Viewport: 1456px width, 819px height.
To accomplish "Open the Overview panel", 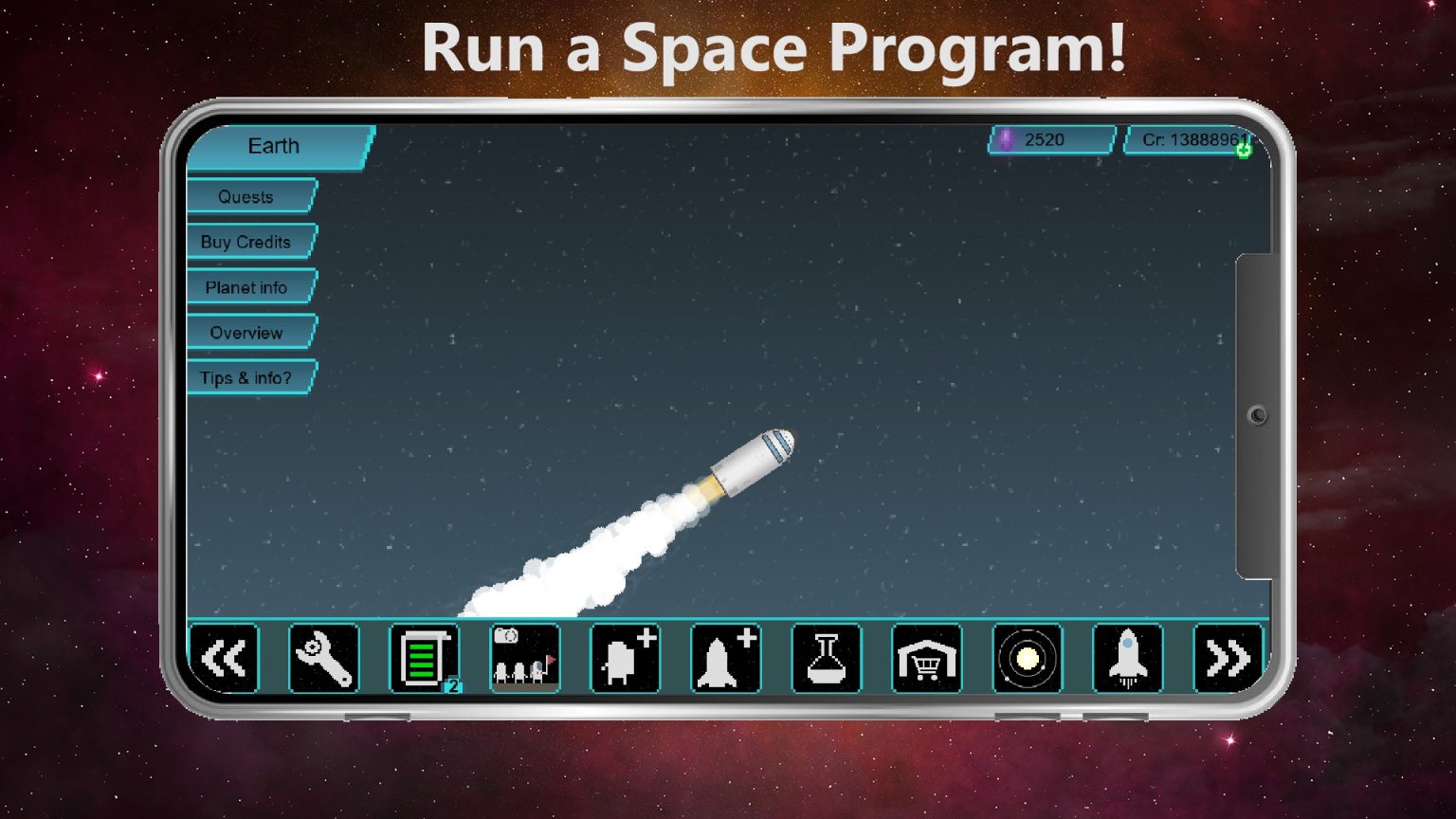I will (246, 333).
